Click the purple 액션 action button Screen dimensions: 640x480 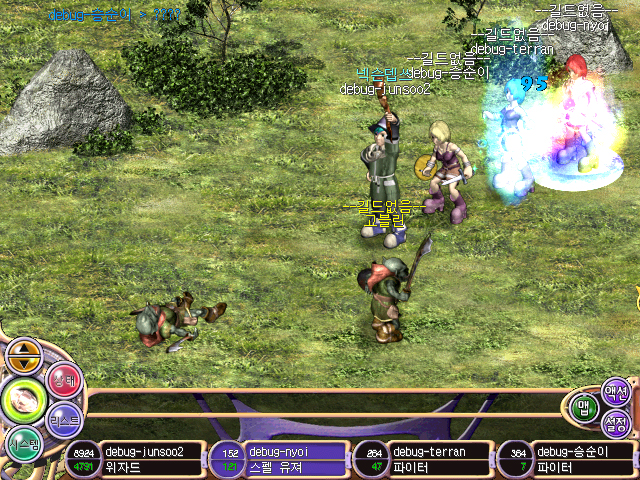pyautogui.click(x=616, y=391)
